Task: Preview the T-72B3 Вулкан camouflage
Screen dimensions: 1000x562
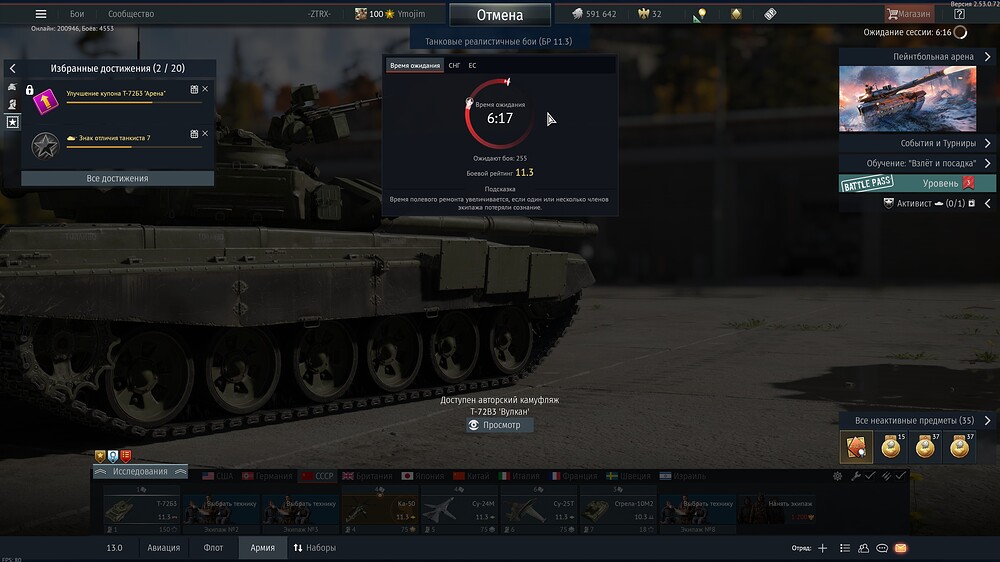Action: click(500, 425)
